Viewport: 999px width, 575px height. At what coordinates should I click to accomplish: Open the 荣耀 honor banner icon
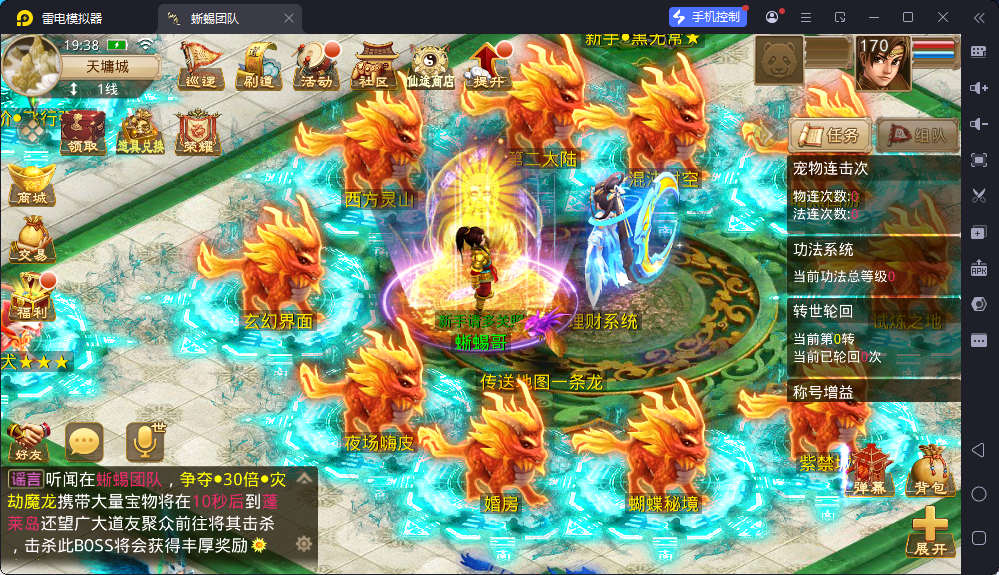point(196,132)
